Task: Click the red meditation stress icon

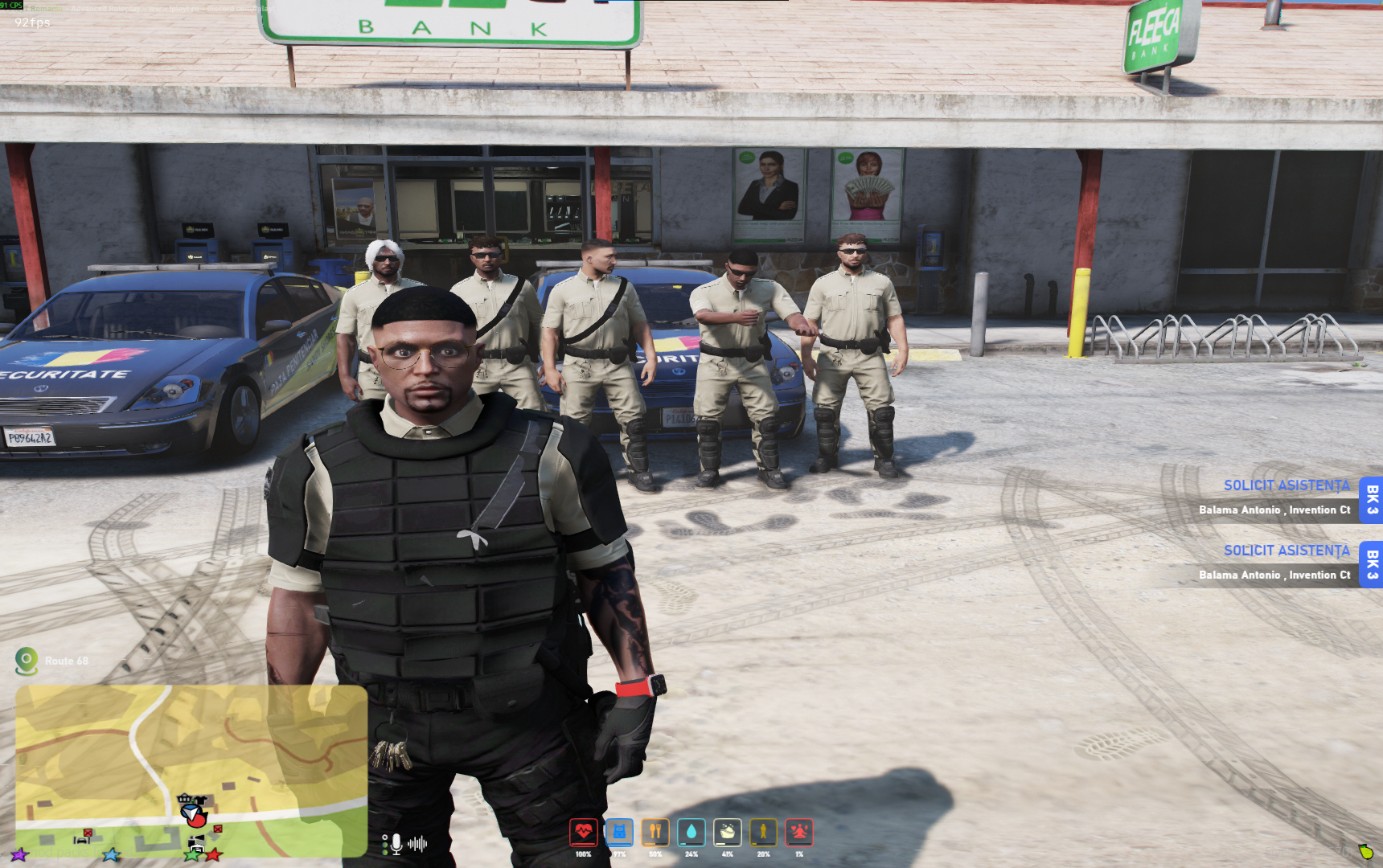Action: pyautogui.click(x=799, y=833)
